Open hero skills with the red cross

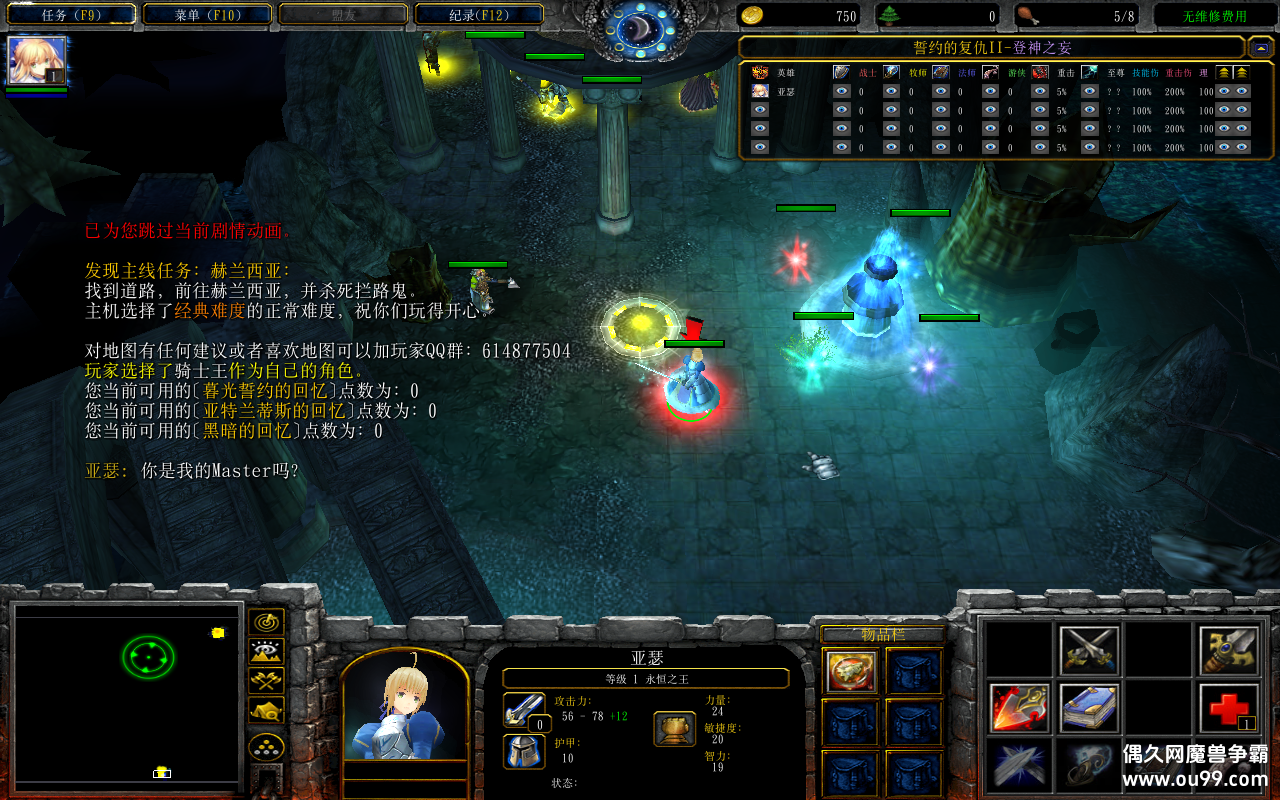coord(1228,707)
